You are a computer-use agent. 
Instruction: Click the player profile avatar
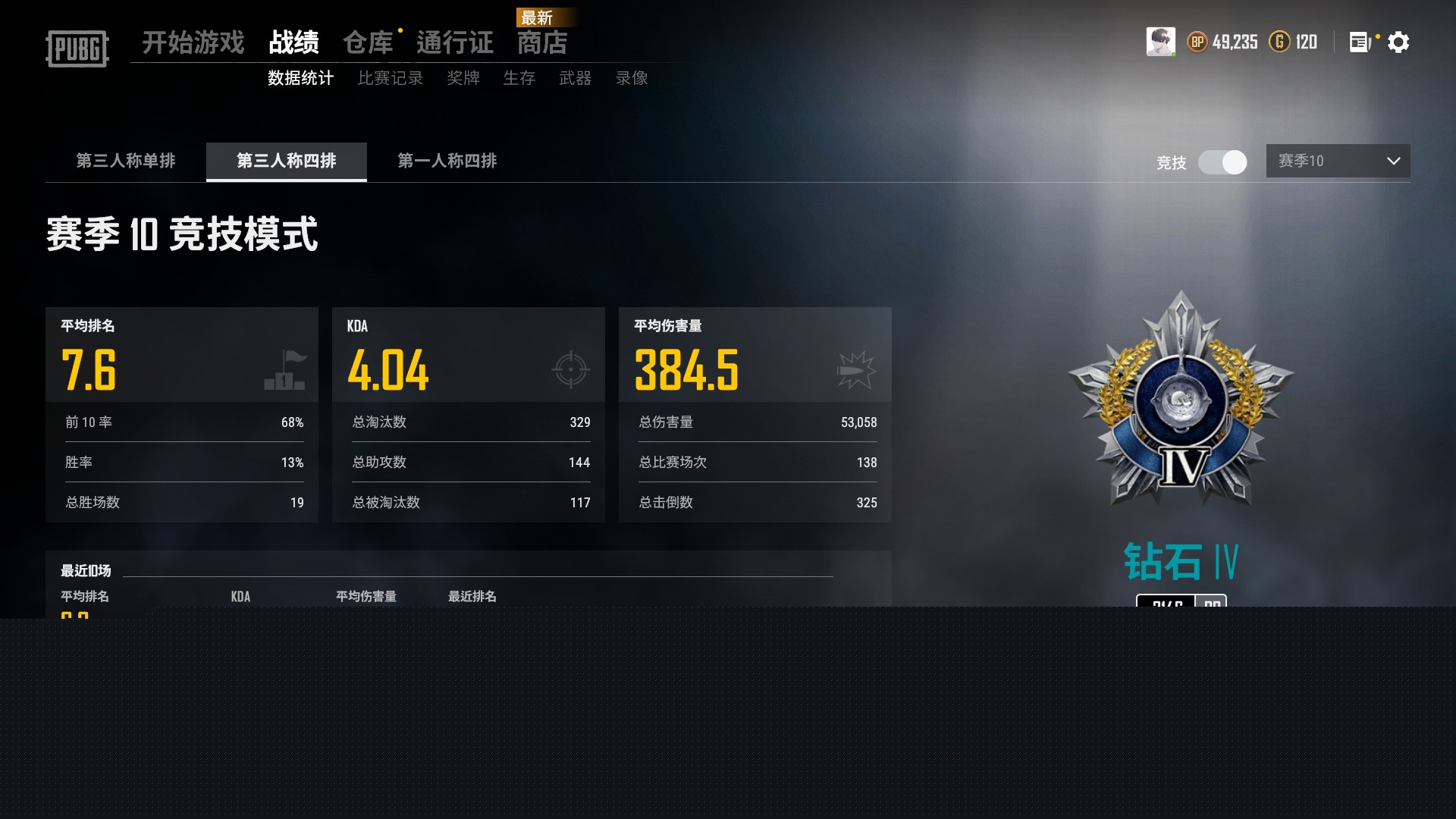point(1160,42)
